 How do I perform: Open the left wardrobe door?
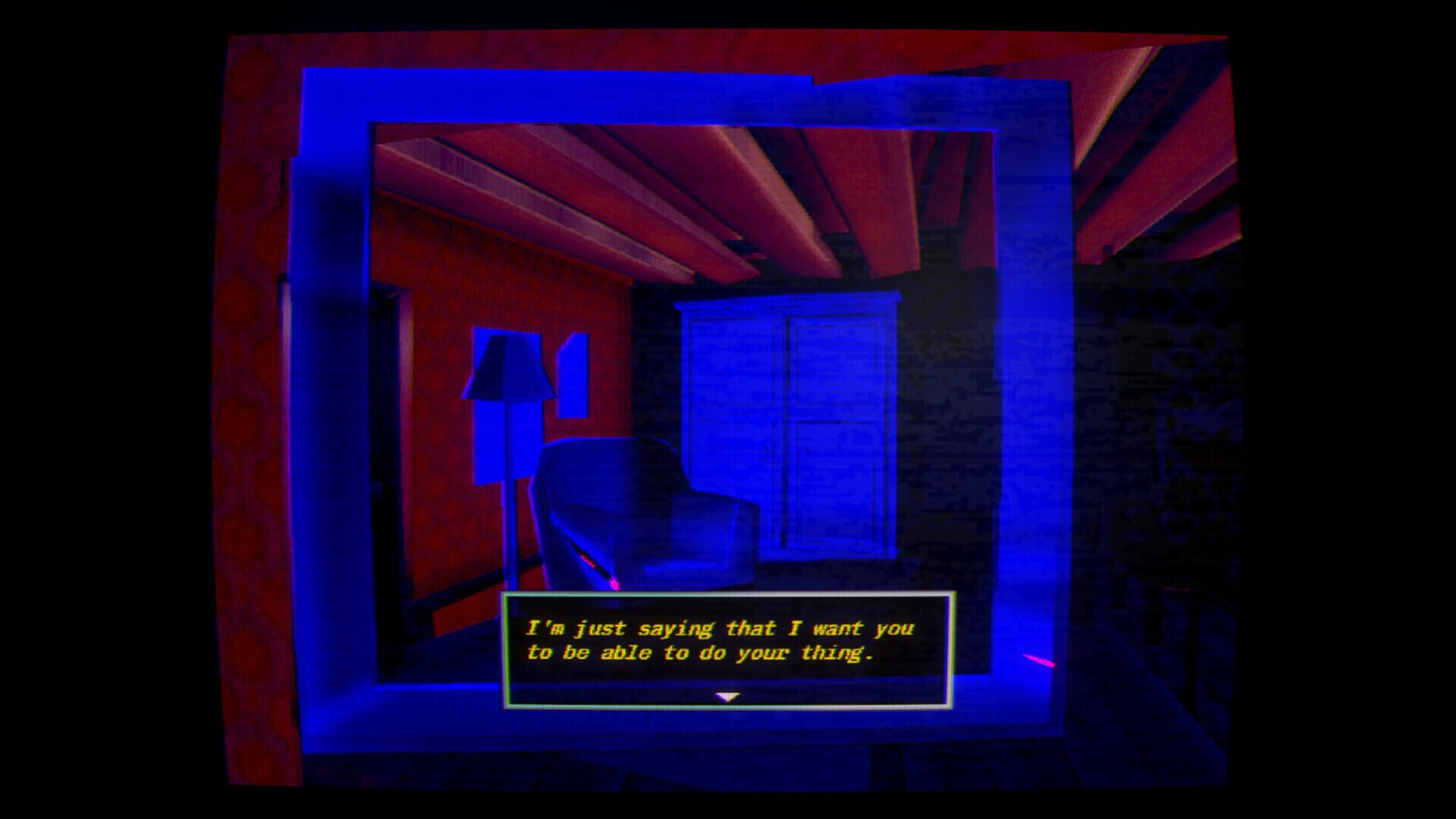(x=736, y=394)
